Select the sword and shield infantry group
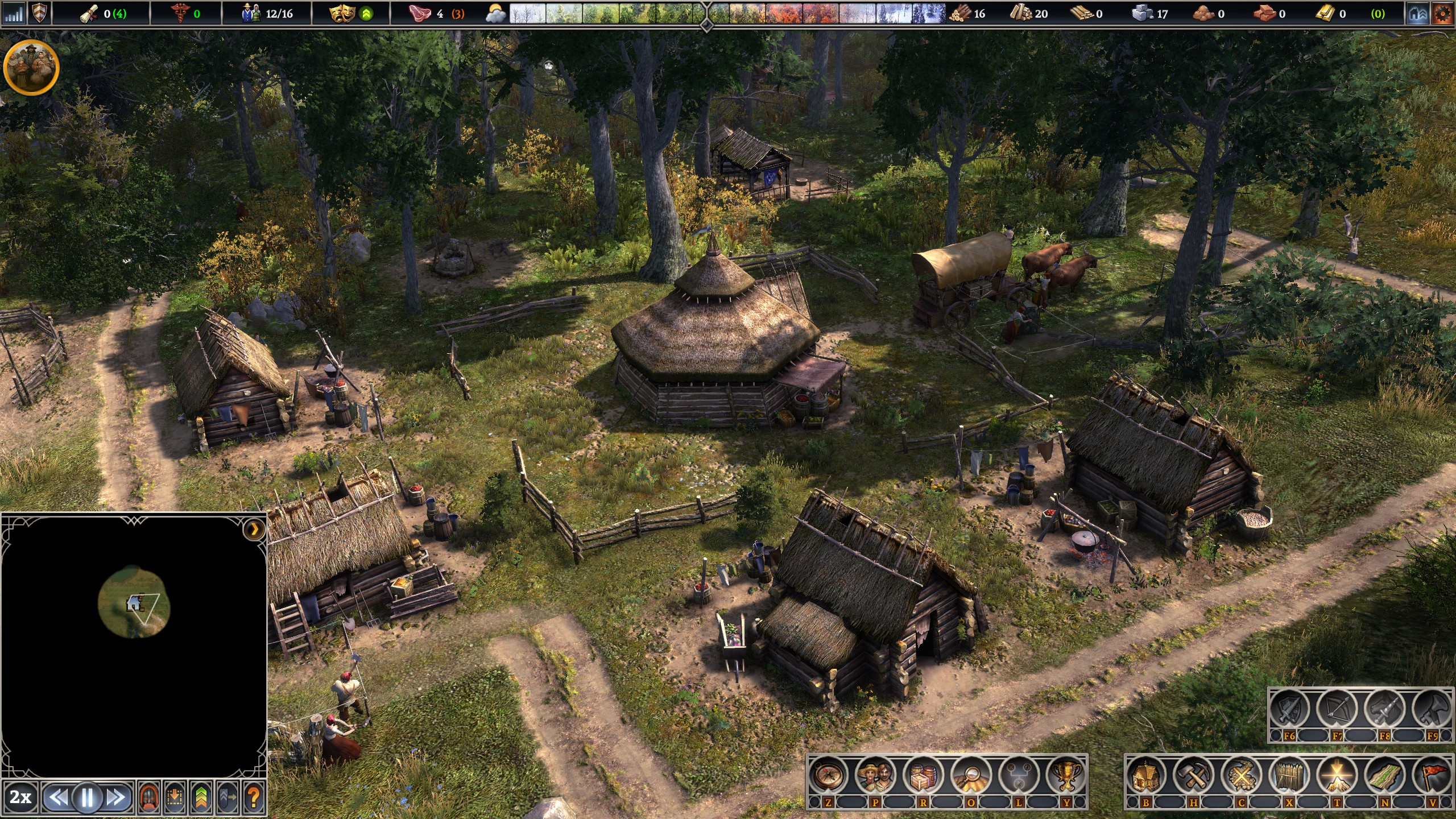Image resolution: width=1456 pixels, height=819 pixels. 1289,710
